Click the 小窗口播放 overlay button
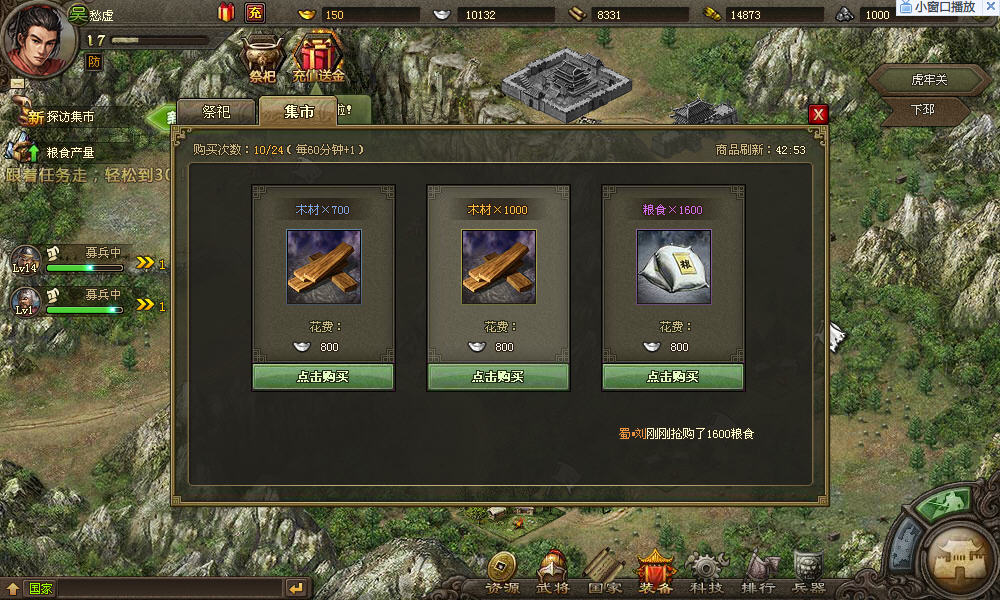 [945, 7]
